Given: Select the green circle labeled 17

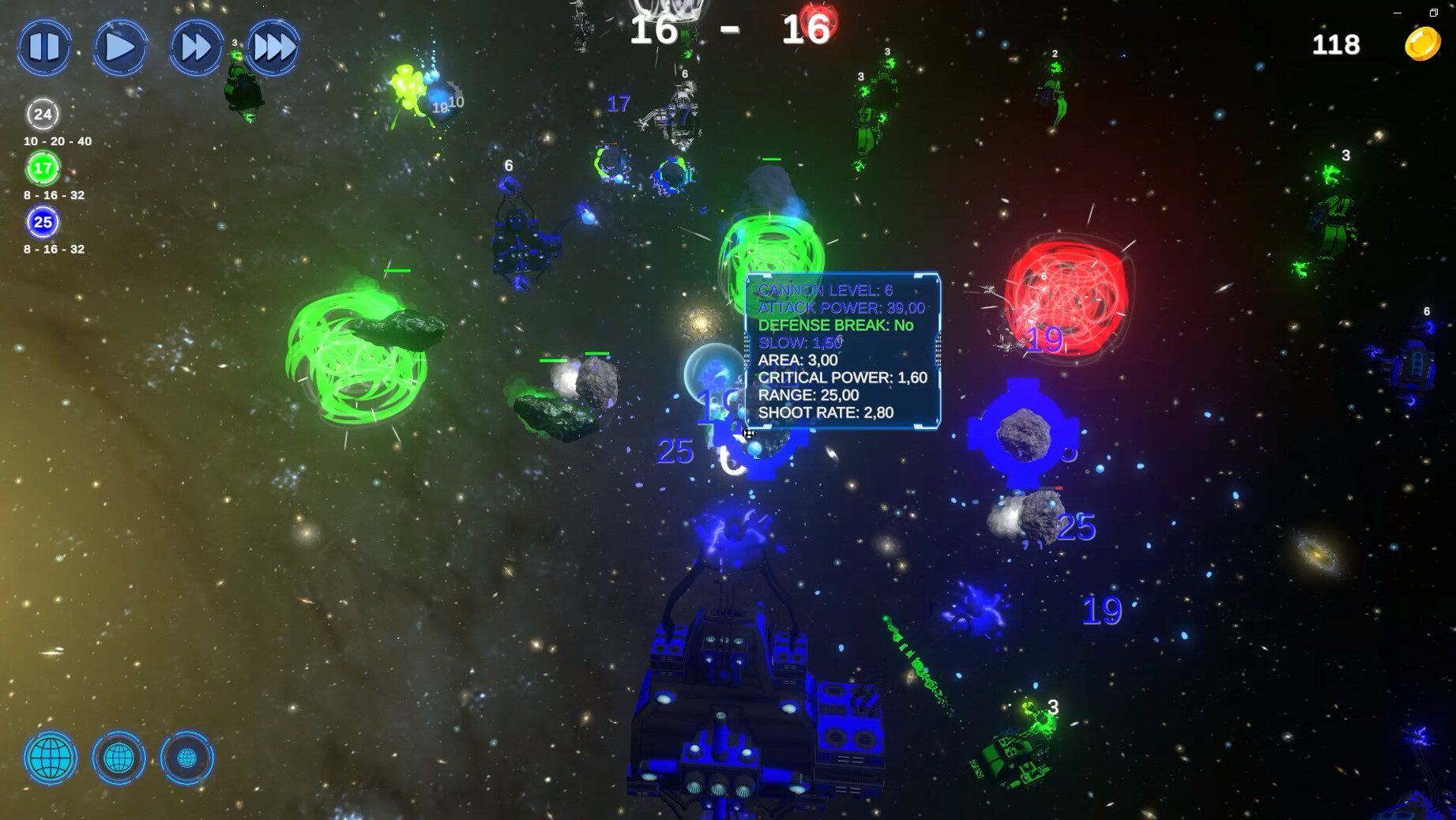Looking at the screenshot, I should tap(43, 167).
